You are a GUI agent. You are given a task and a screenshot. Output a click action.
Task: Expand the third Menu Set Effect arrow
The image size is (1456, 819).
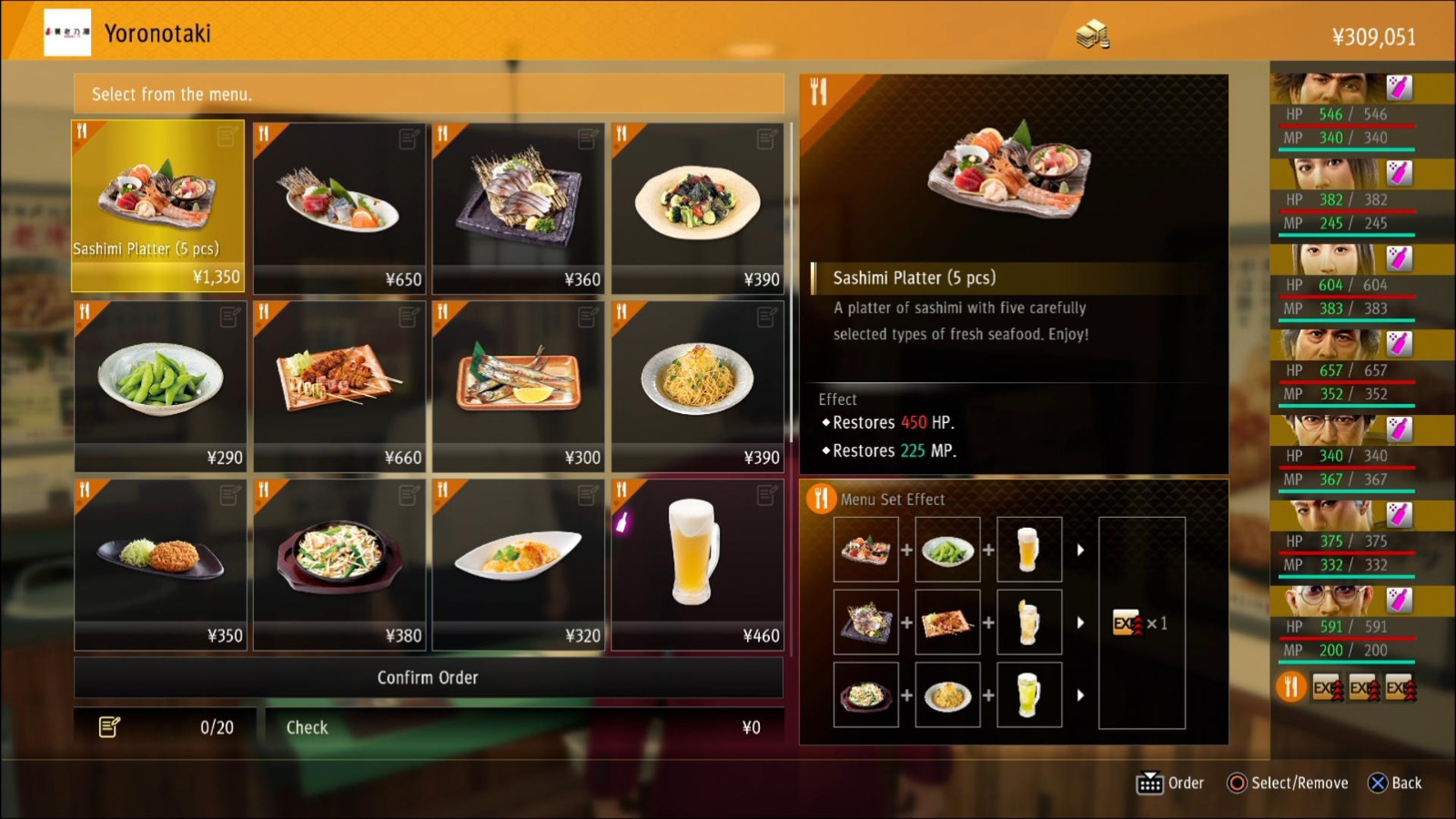(1081, 695)
